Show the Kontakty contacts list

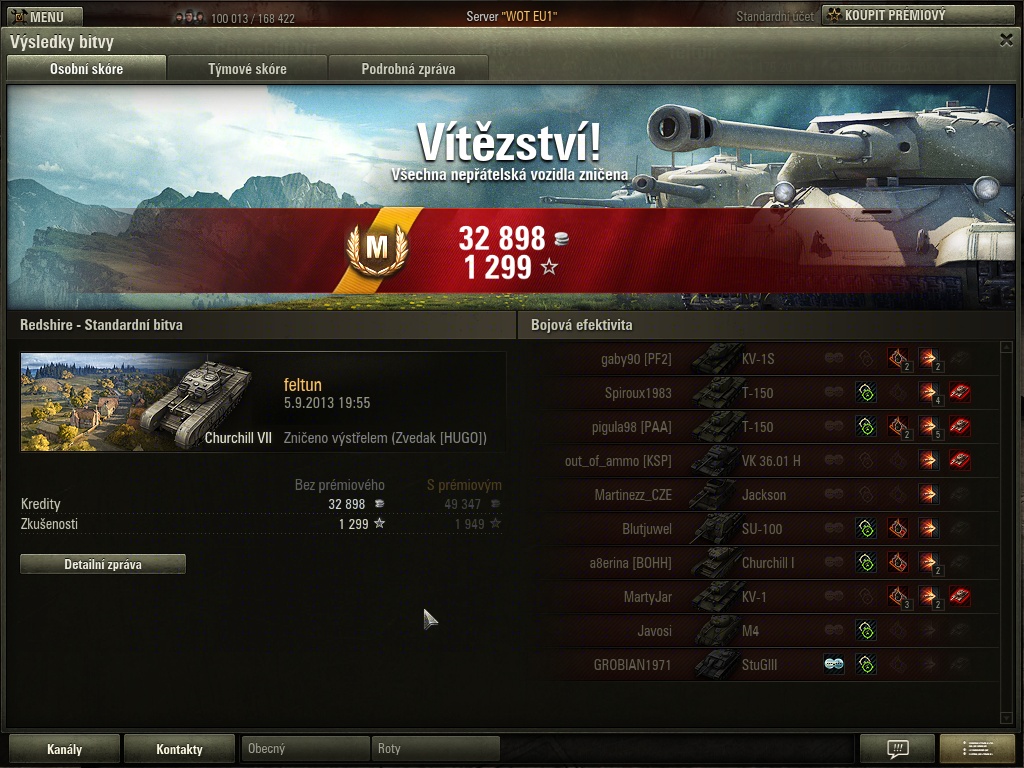pos(179,749)
